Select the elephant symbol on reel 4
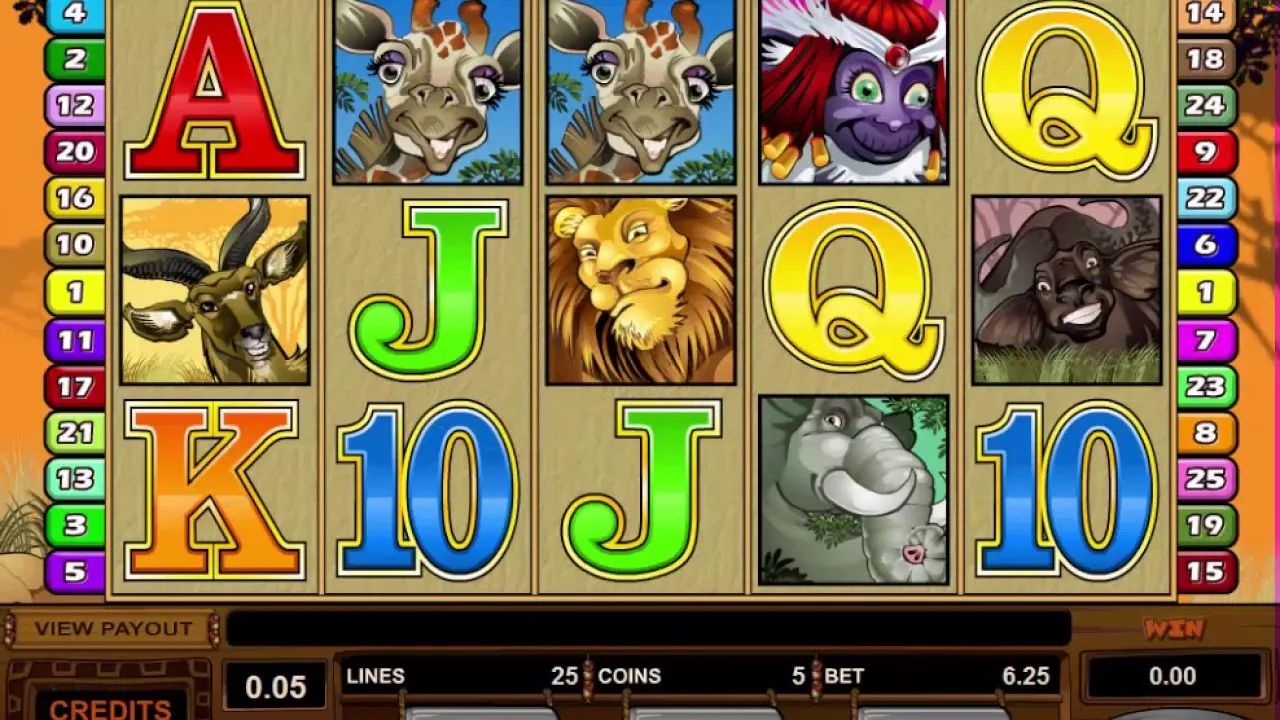1280x720 pixels. coord(850,490)
